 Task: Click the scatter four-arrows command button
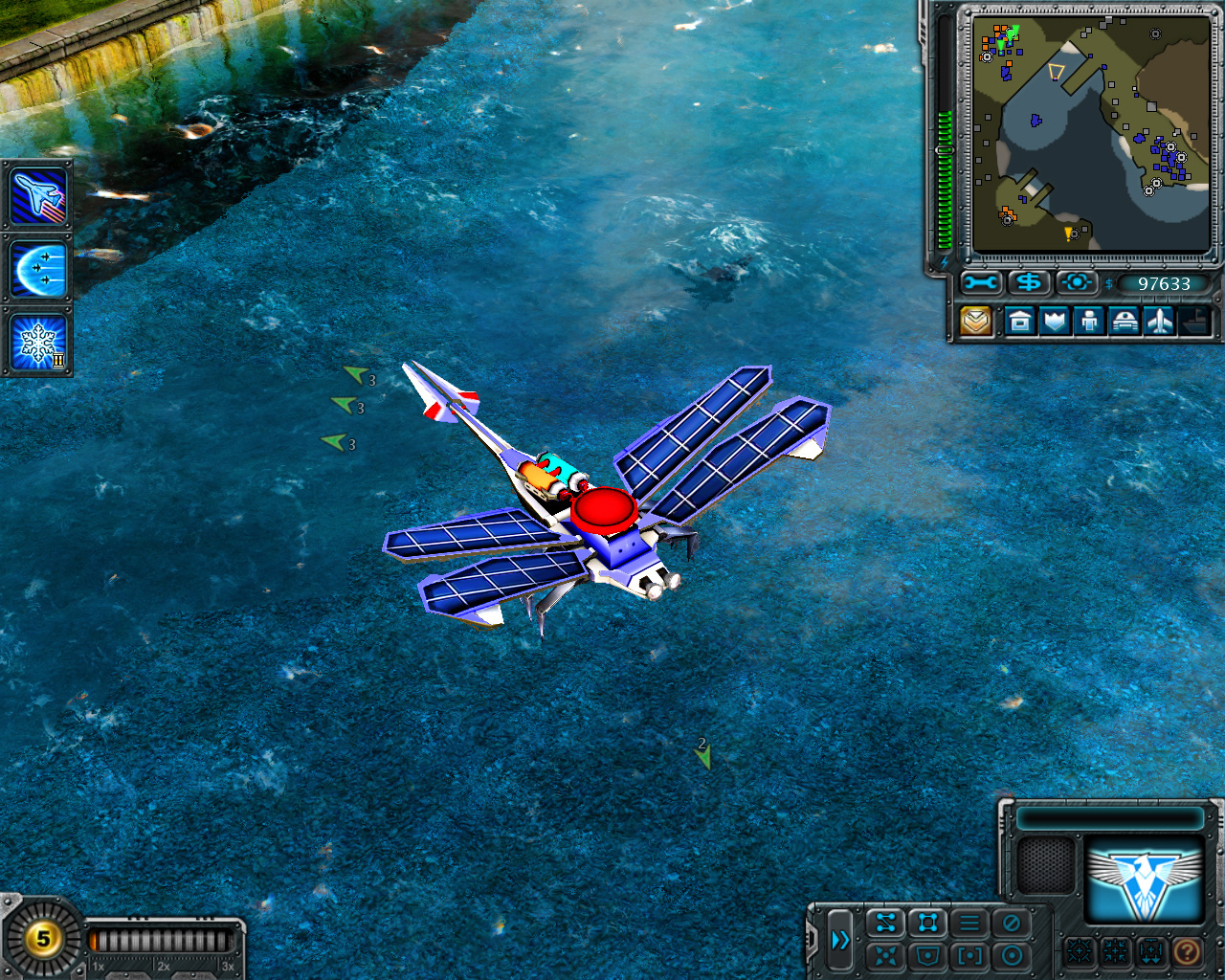885,955
